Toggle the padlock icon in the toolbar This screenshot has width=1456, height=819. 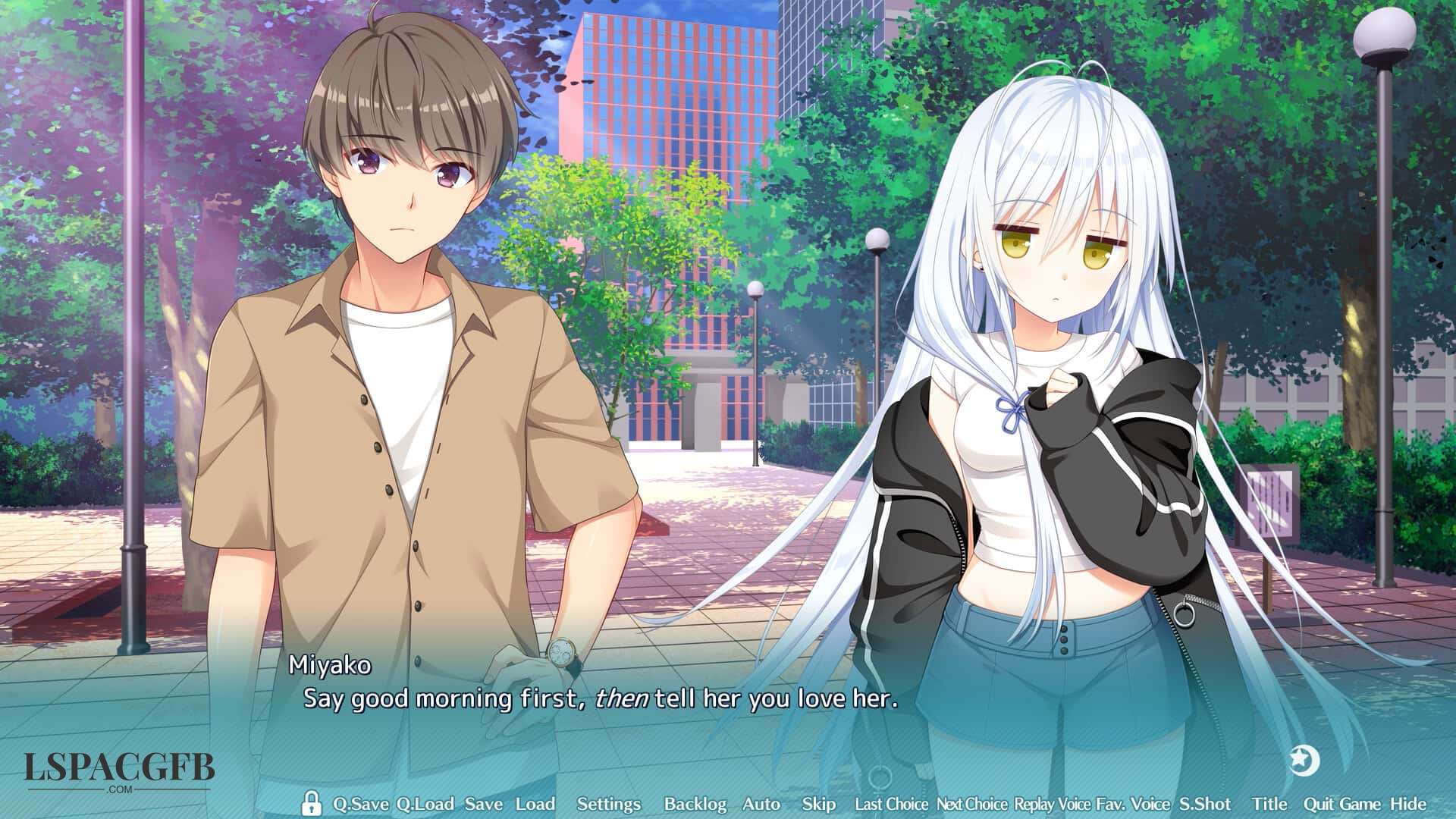coord(310,803)
